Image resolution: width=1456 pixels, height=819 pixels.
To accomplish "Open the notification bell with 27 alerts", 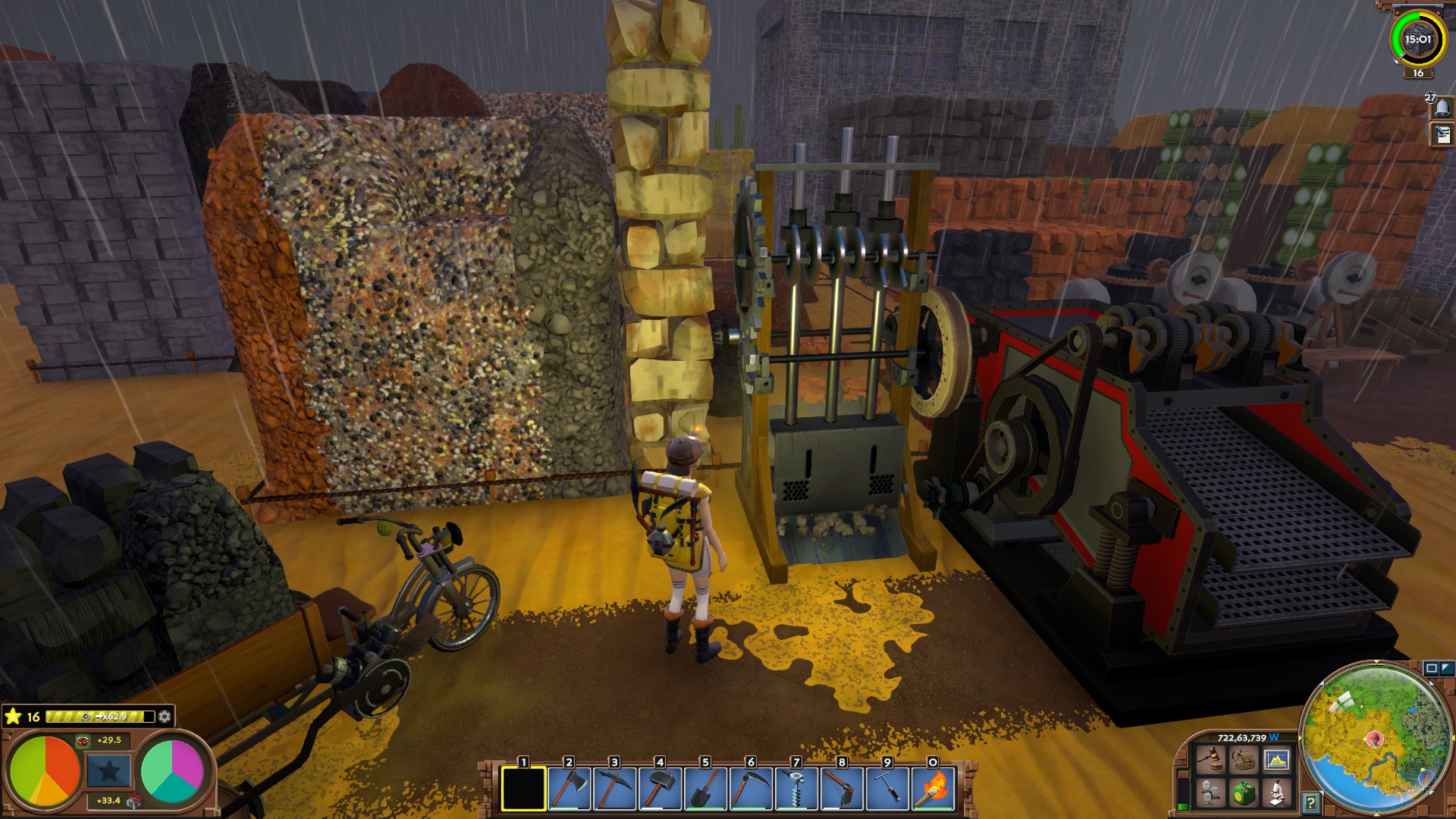I will 1442,108.
